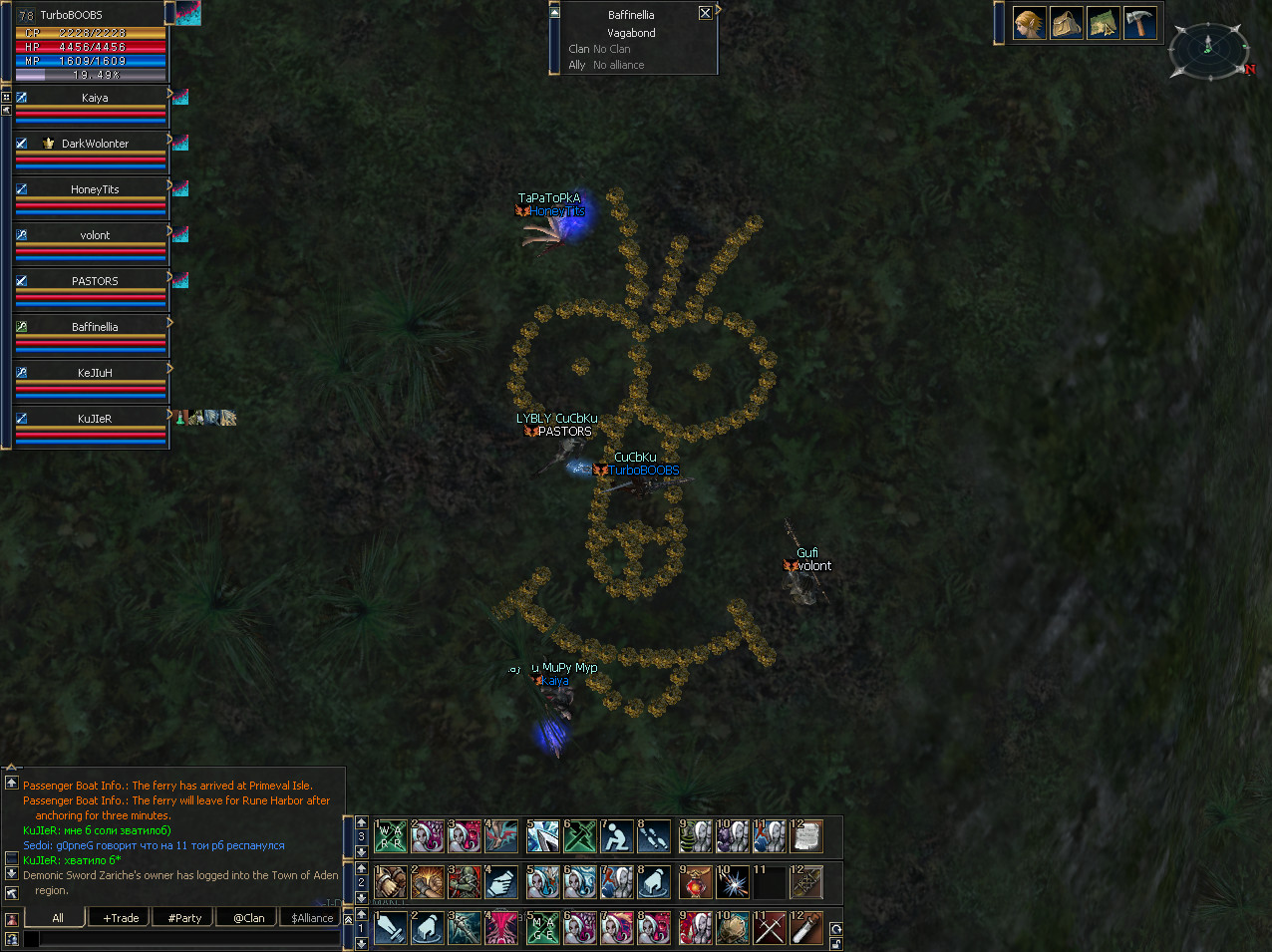Image resolution: width=1272 pixels, height=952 pixels.
Task: Open the character status elf-head icon
Action: (x=1030, y=23)
